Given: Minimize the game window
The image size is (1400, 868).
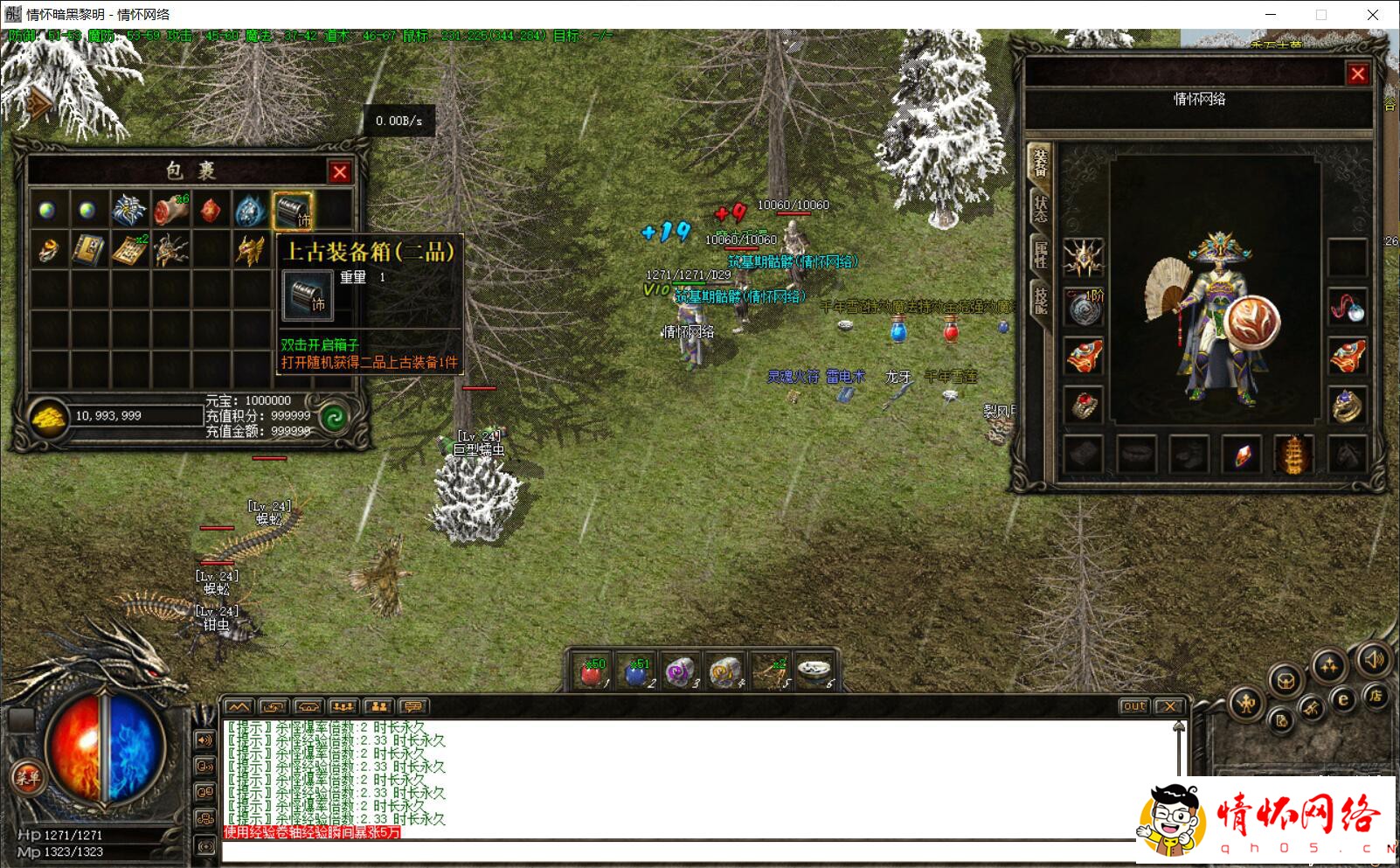Looking at the screenshot, I should coord(1271,15).
